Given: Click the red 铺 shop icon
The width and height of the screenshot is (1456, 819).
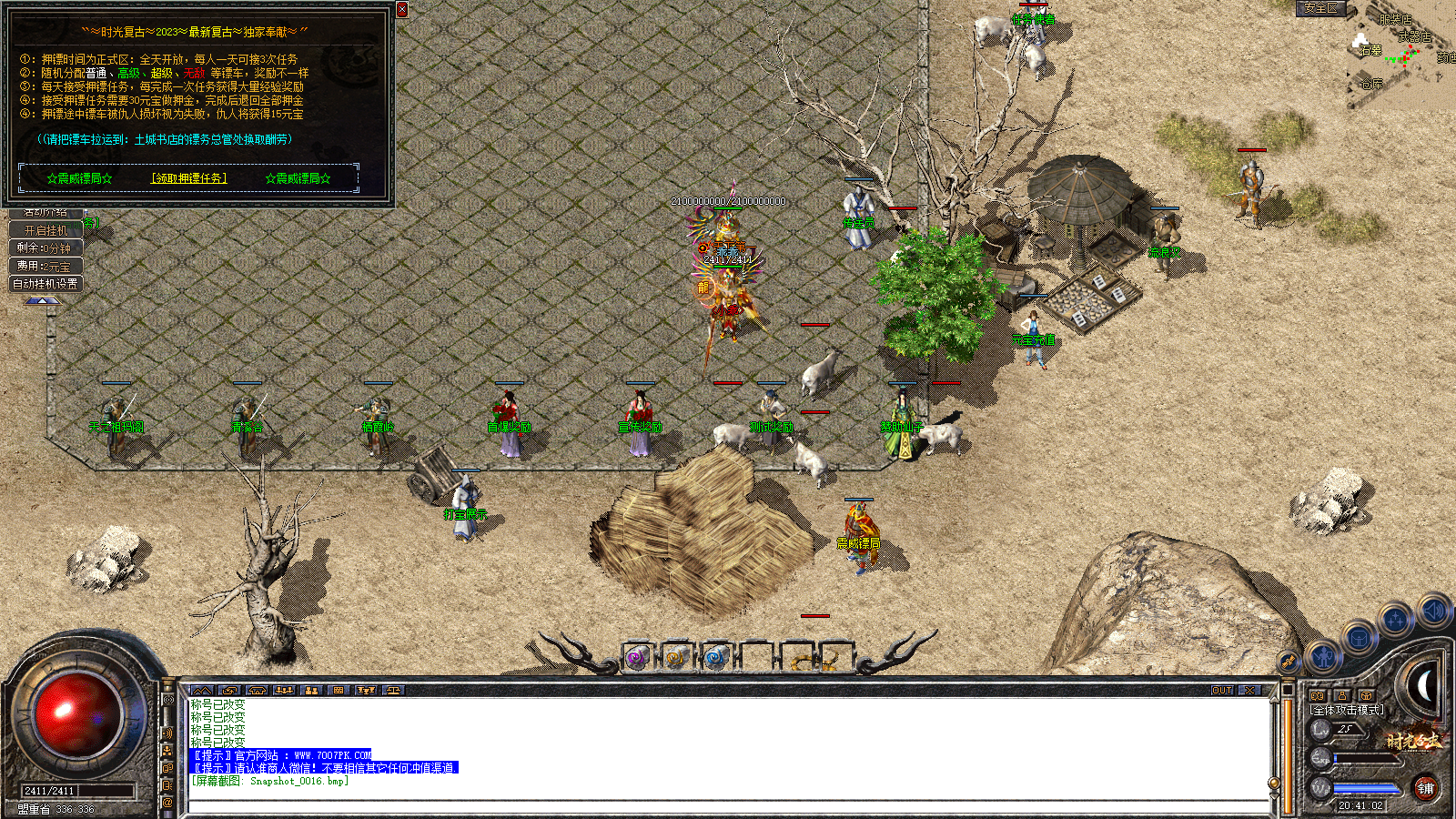Looking at the screenshot, I should [x=1425, y=788].
